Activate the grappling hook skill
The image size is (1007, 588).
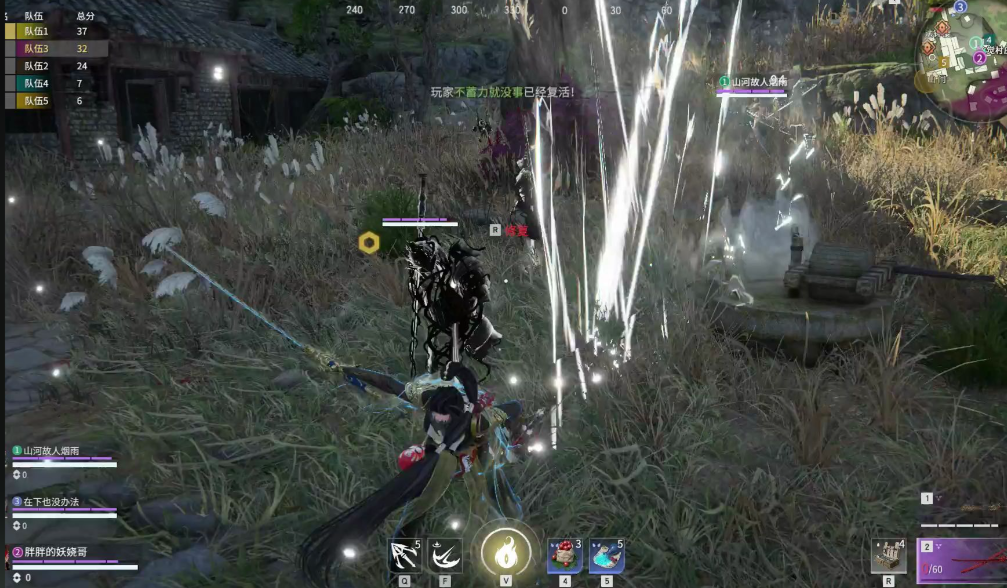[405, 555]
